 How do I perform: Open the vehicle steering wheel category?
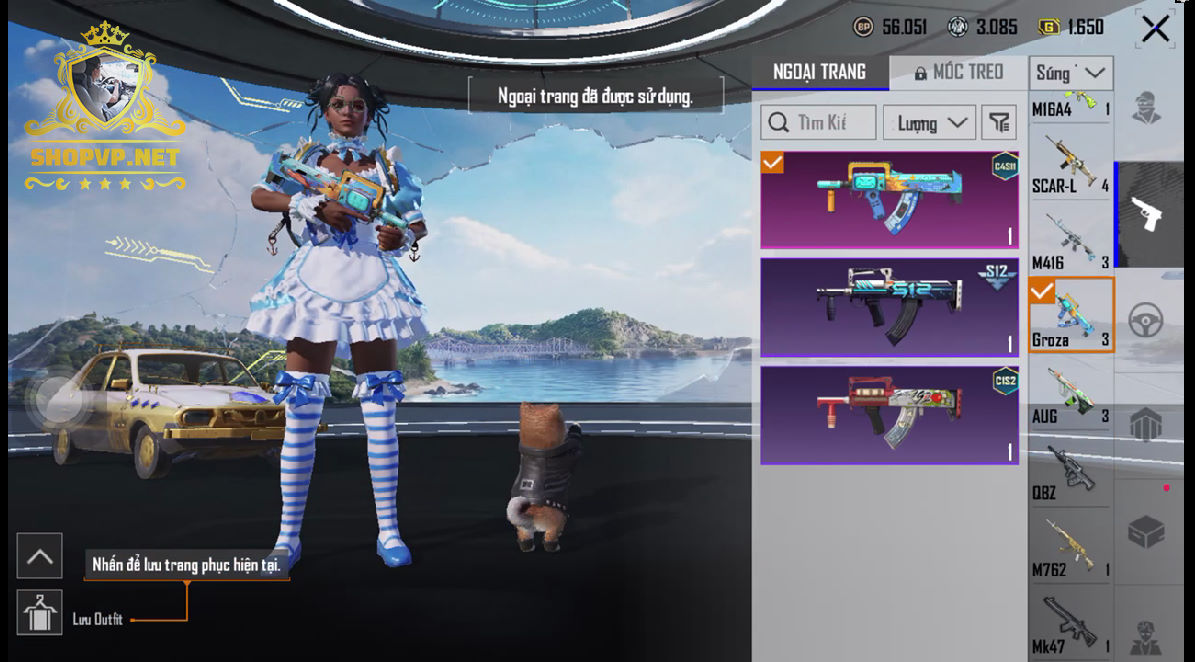pos(1146,320)
